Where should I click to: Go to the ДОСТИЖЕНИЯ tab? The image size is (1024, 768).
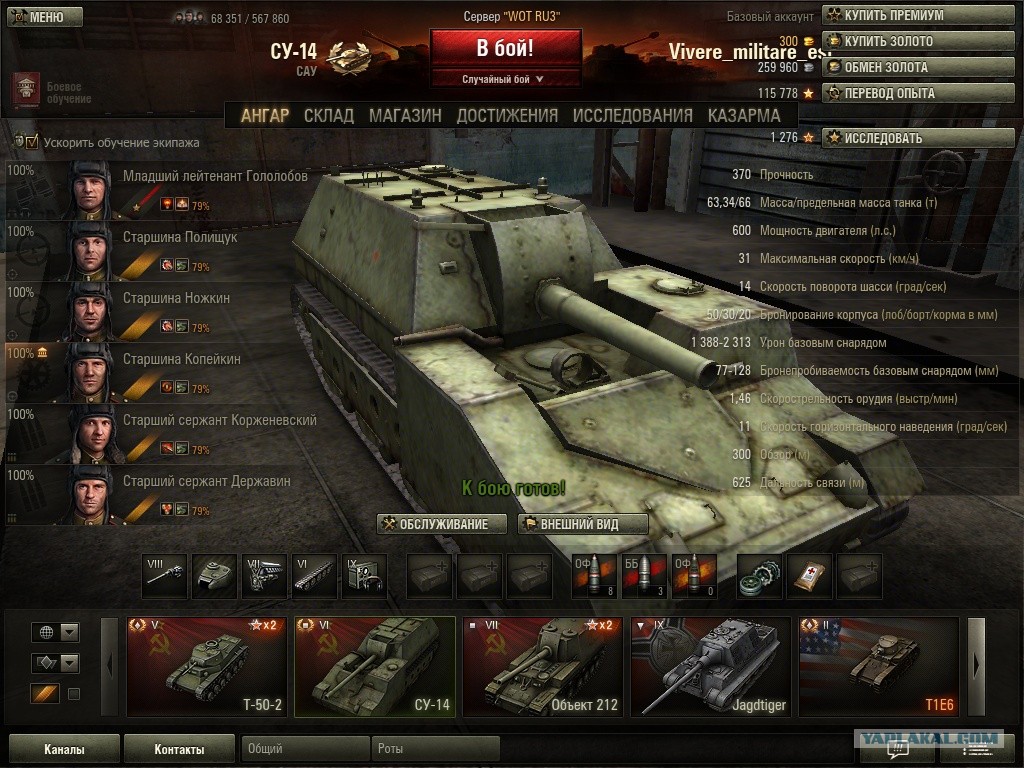pos(507,115)
